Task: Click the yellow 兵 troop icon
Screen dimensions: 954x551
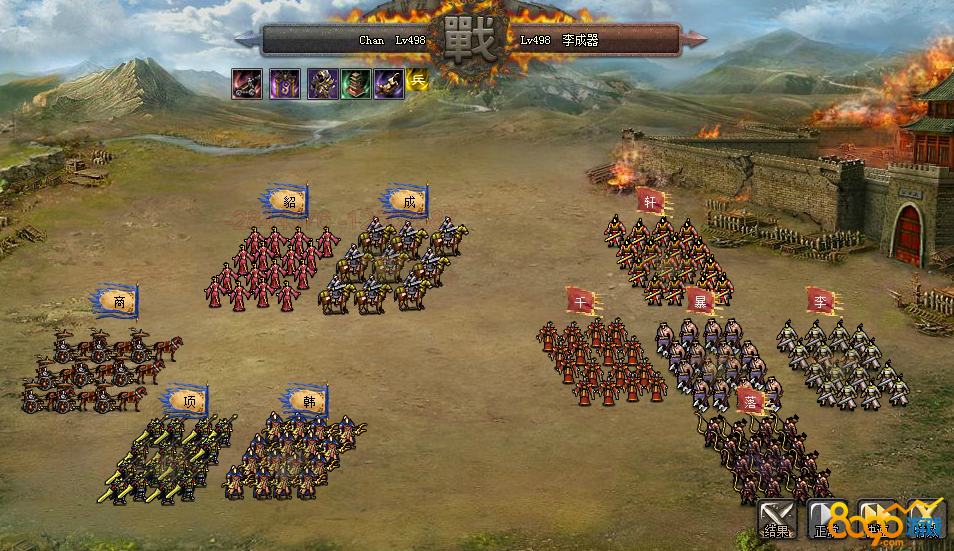Action: click(417, 81)
